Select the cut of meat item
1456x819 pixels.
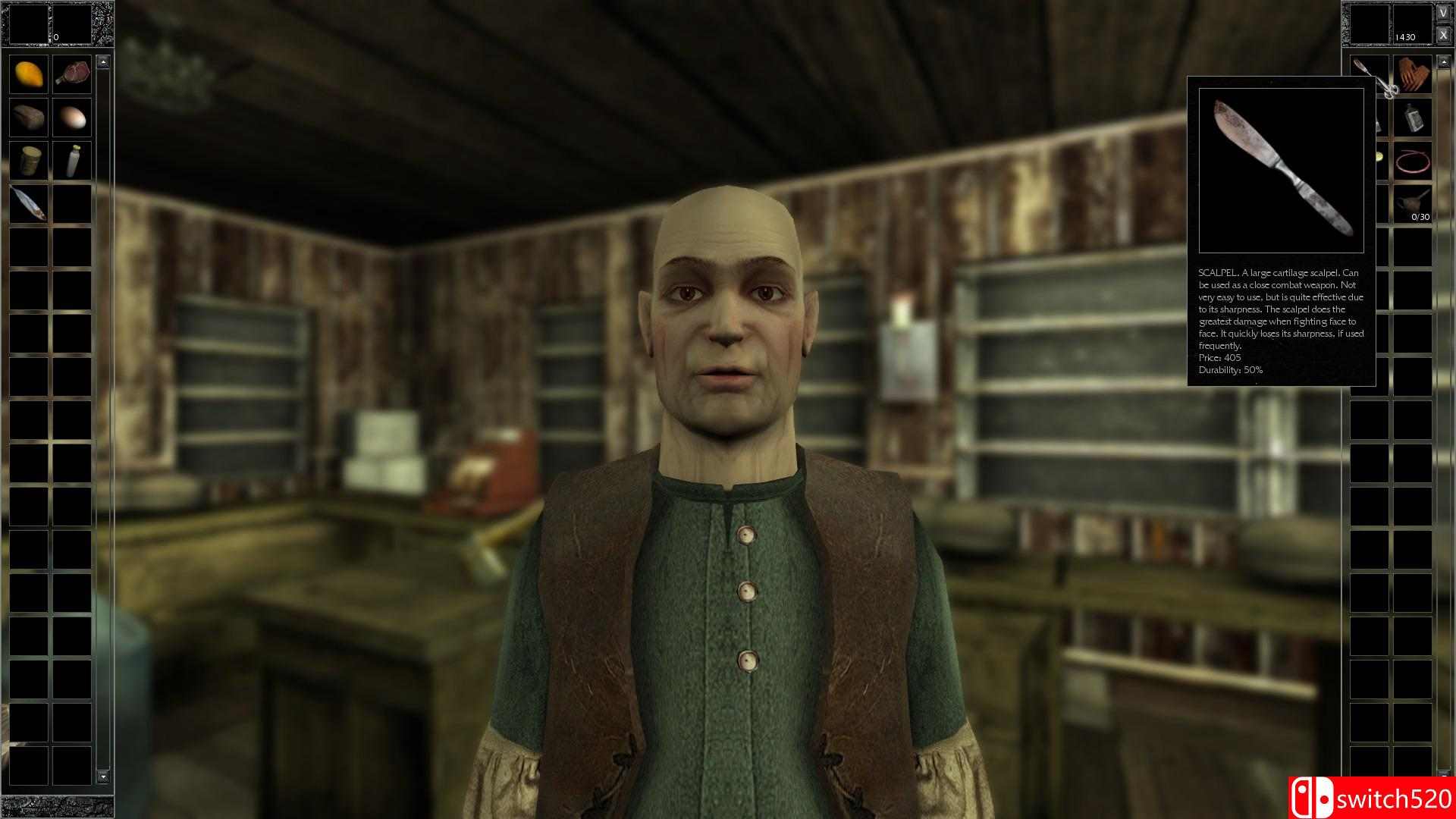[72, 74]
